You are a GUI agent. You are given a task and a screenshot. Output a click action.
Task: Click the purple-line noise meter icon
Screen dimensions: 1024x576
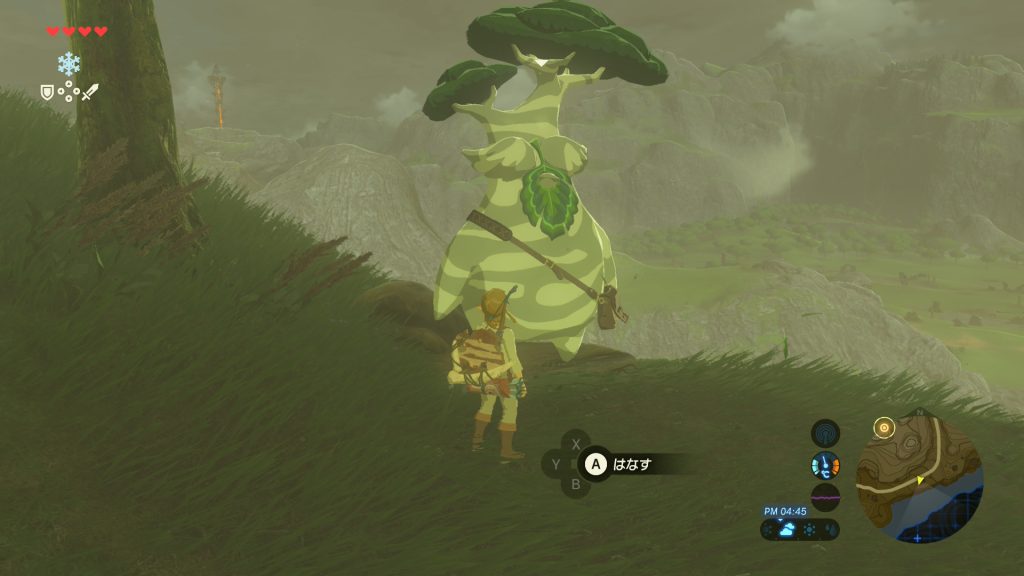point(825,497)
